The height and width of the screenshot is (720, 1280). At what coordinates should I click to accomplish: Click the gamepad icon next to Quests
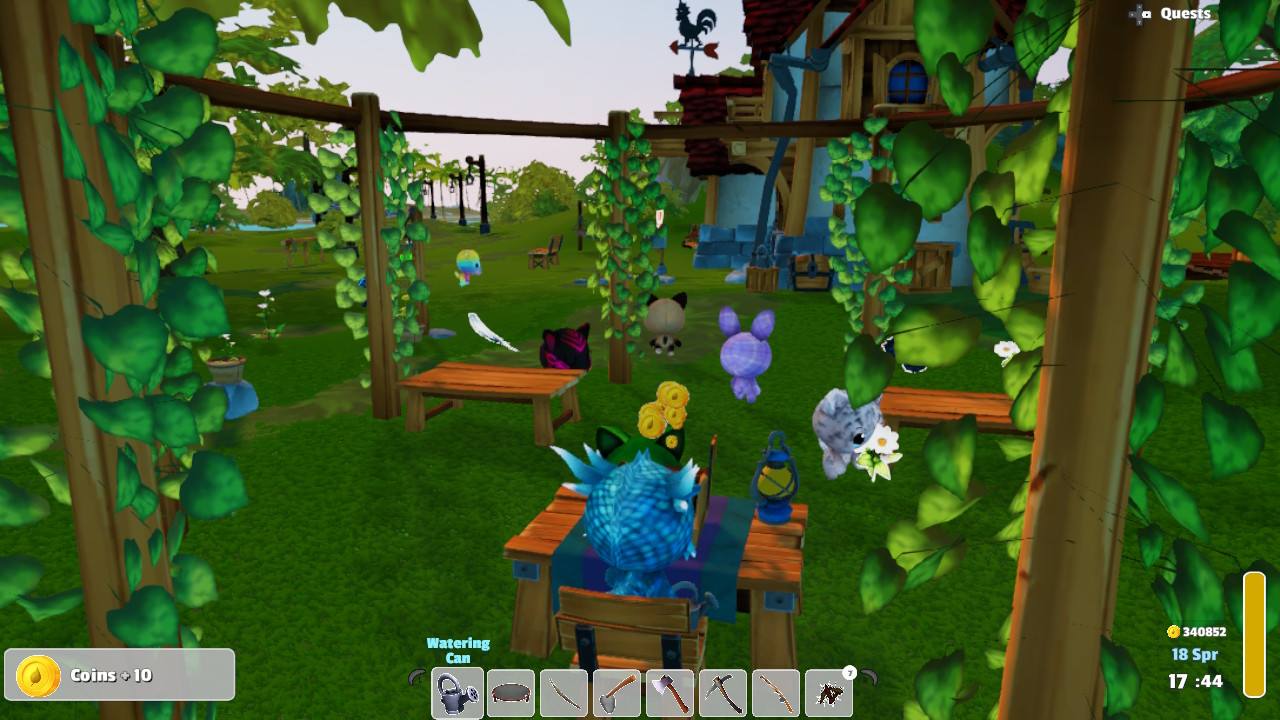(x=1139, y=14)
